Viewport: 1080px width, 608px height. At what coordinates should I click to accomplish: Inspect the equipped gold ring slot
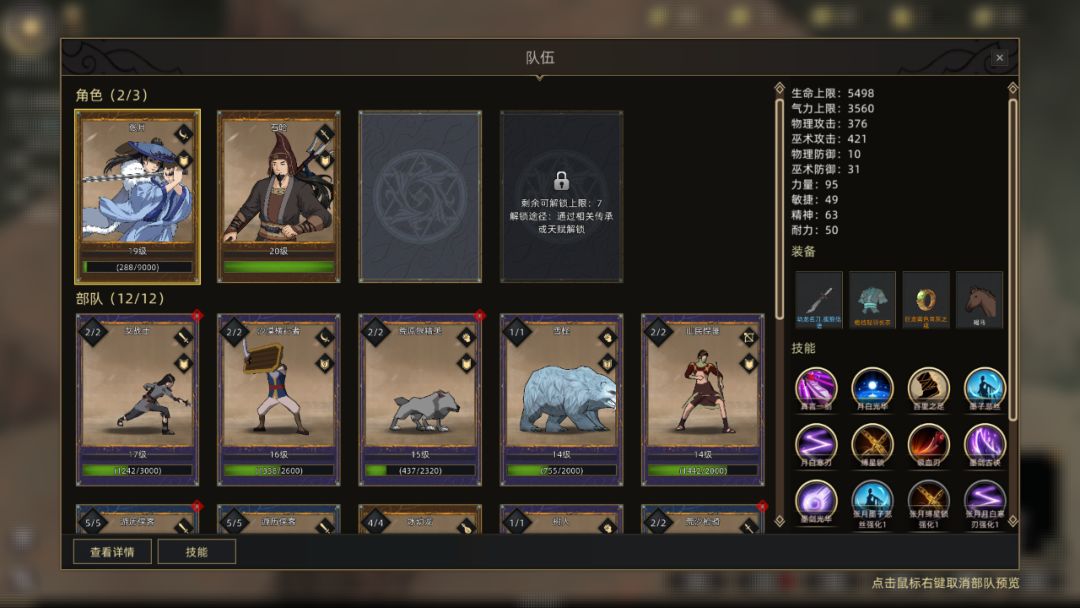click(x=926, y=300)
